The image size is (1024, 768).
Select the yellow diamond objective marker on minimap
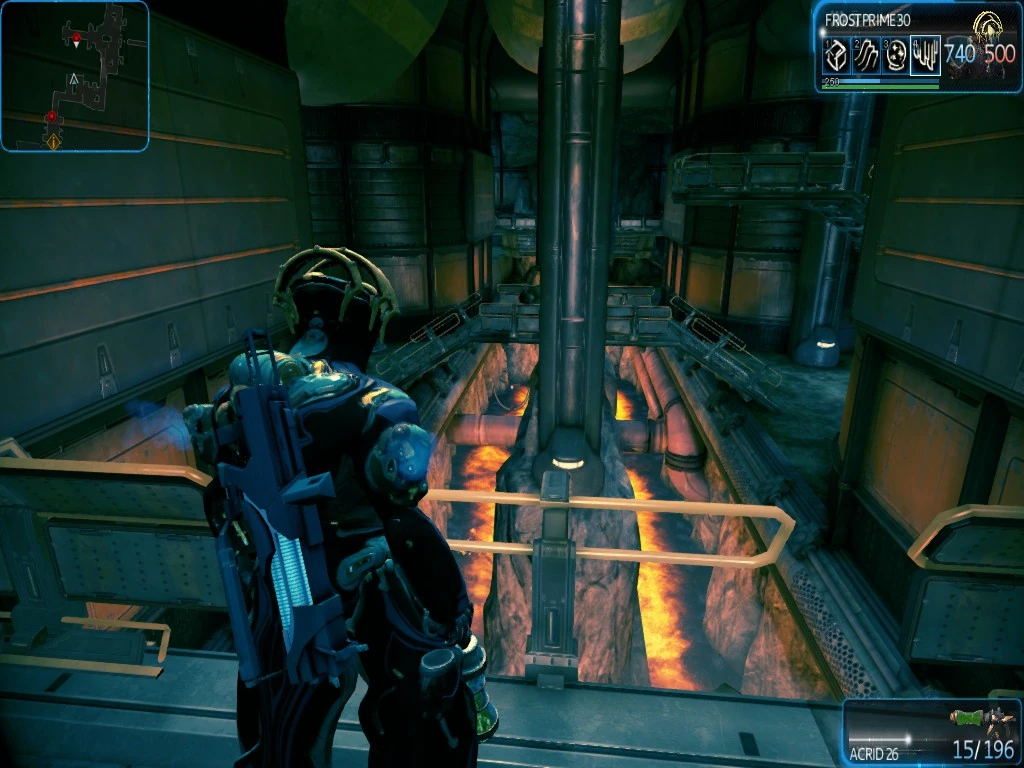click(x=53, y=142)
